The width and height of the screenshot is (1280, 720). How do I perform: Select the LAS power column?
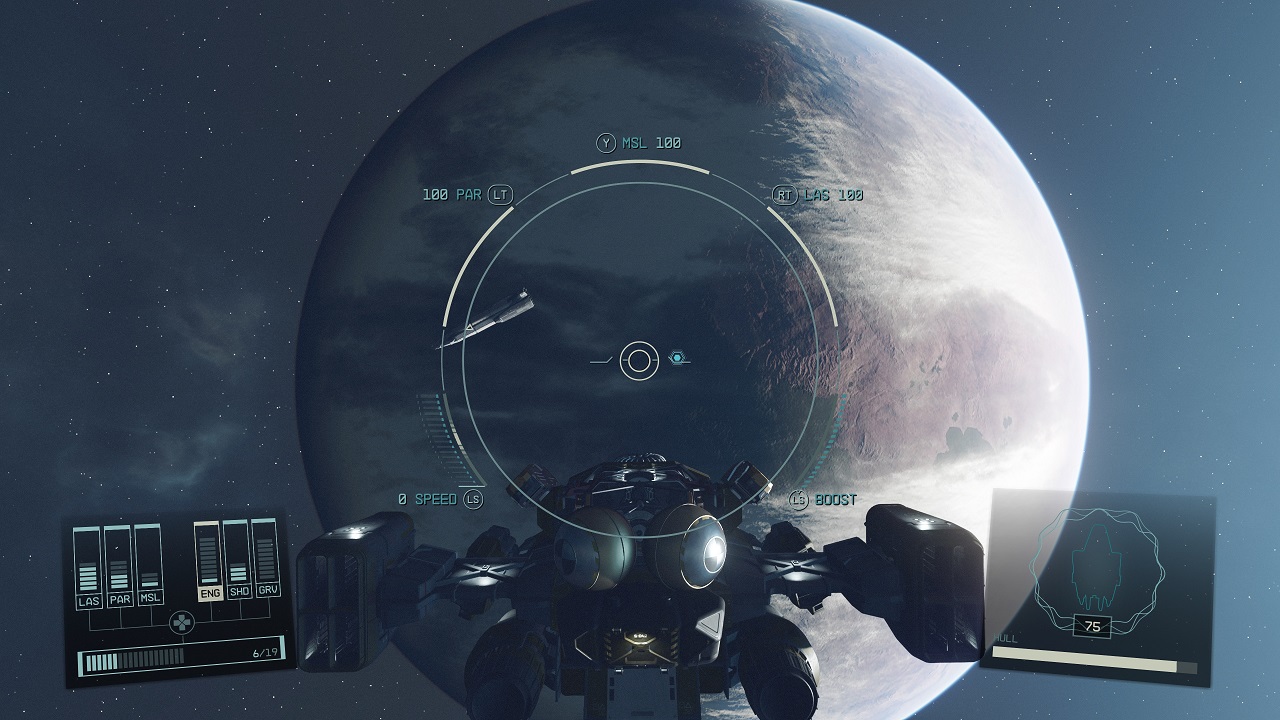(x=89, y=567)
